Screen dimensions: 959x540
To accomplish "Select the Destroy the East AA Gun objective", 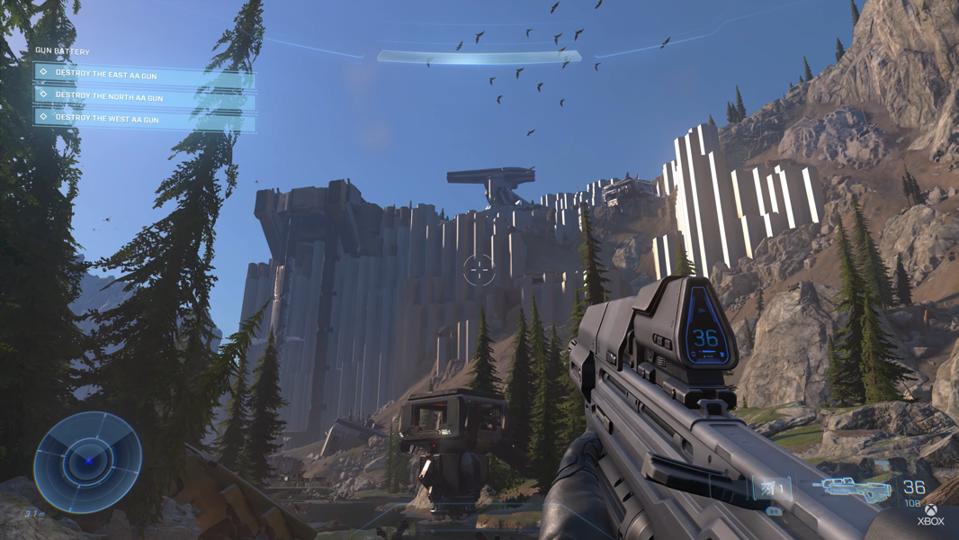I will 143,72.
